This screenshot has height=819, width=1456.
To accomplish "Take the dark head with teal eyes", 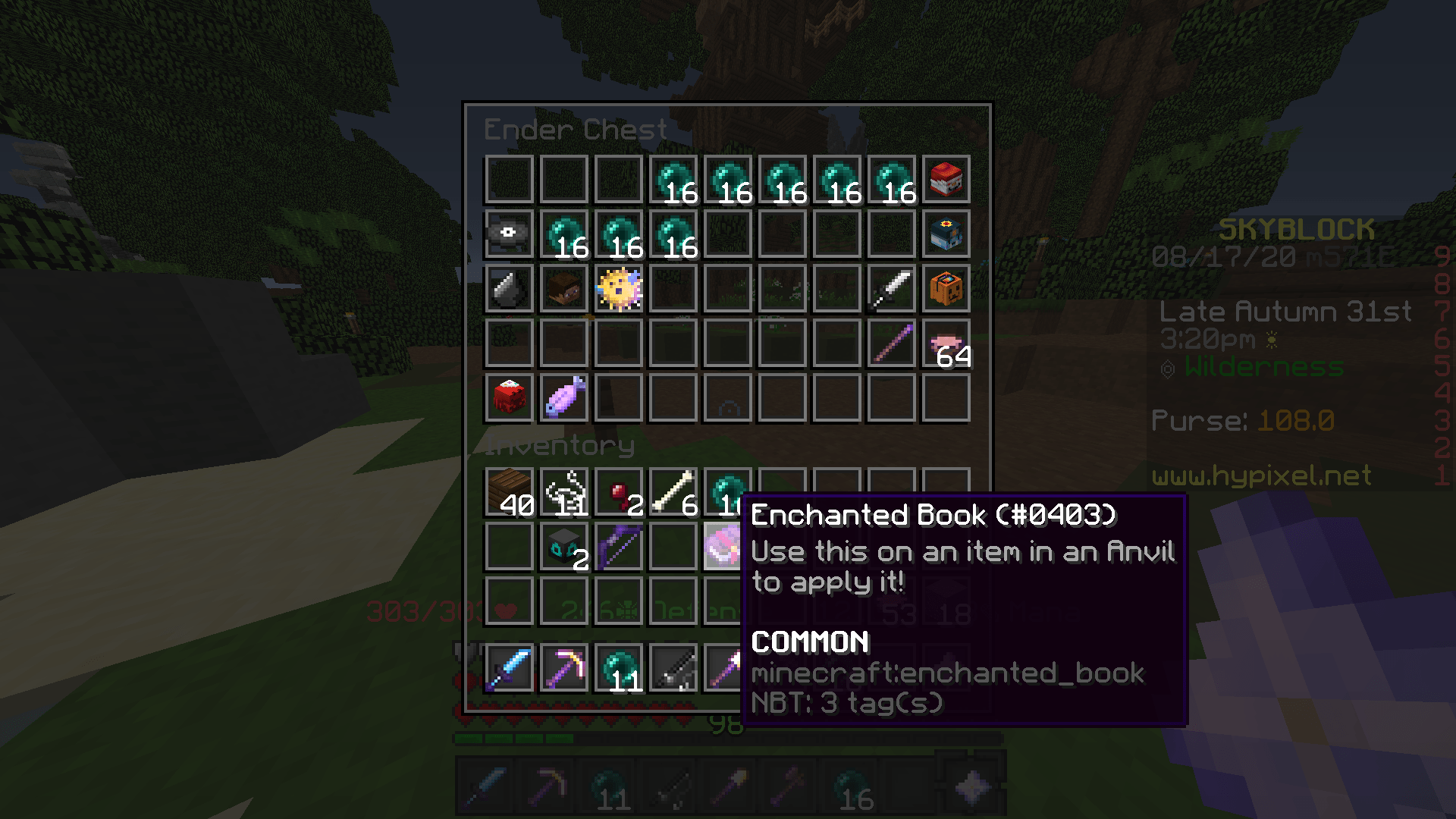I will pos(563,545).
